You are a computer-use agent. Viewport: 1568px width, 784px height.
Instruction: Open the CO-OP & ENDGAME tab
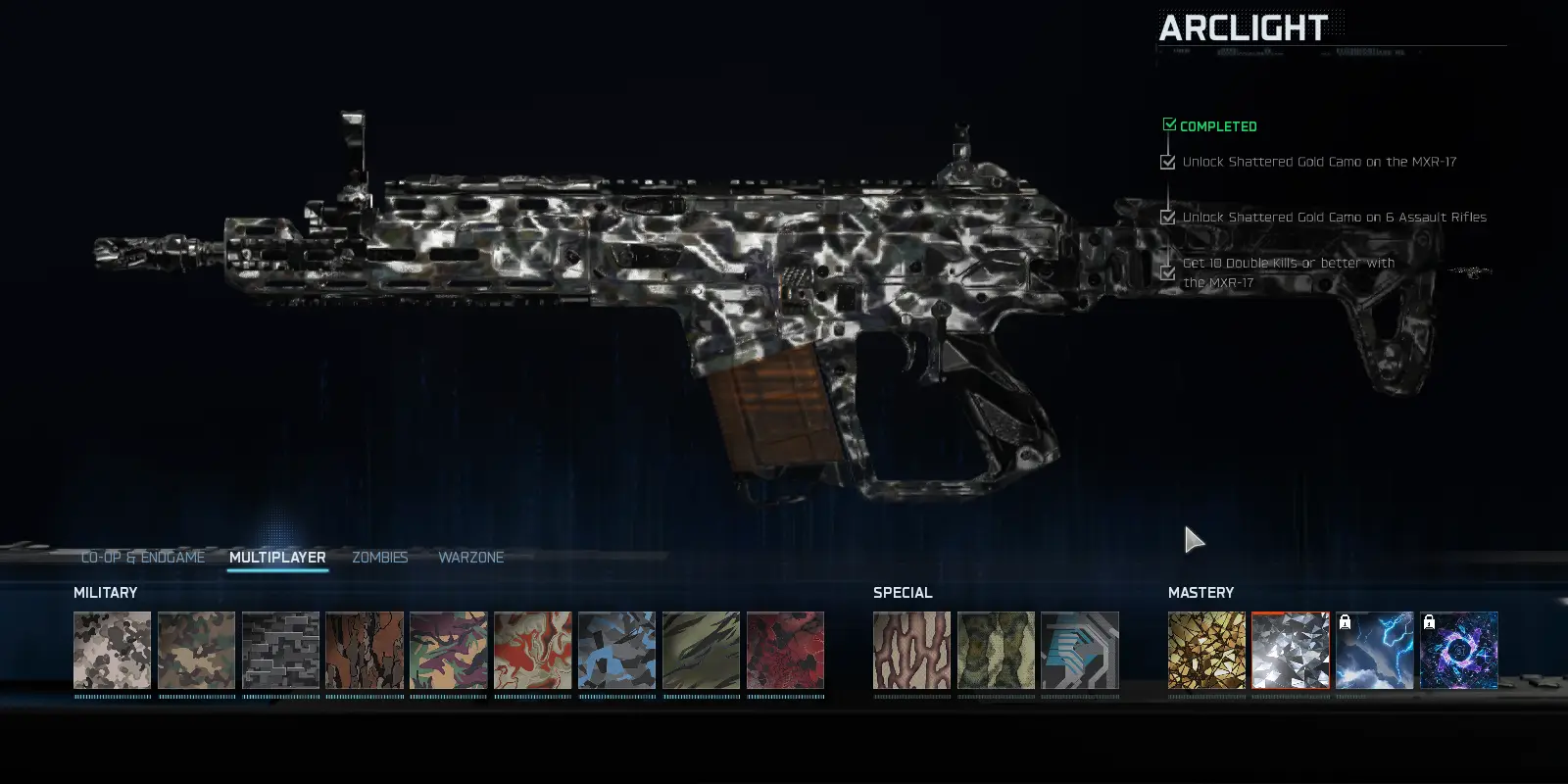[x=143, y=557]
